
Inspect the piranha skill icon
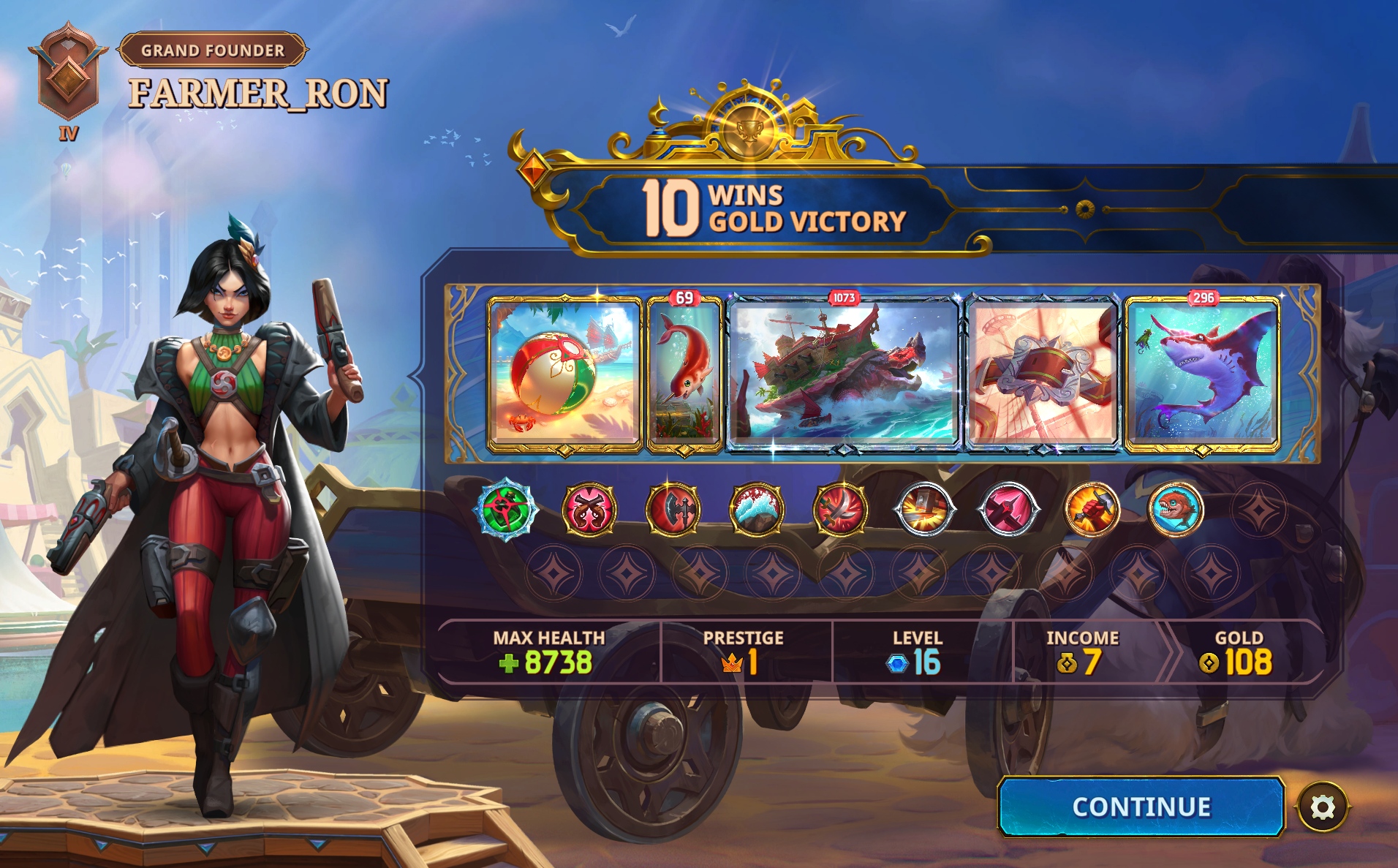pos(1175,509)
